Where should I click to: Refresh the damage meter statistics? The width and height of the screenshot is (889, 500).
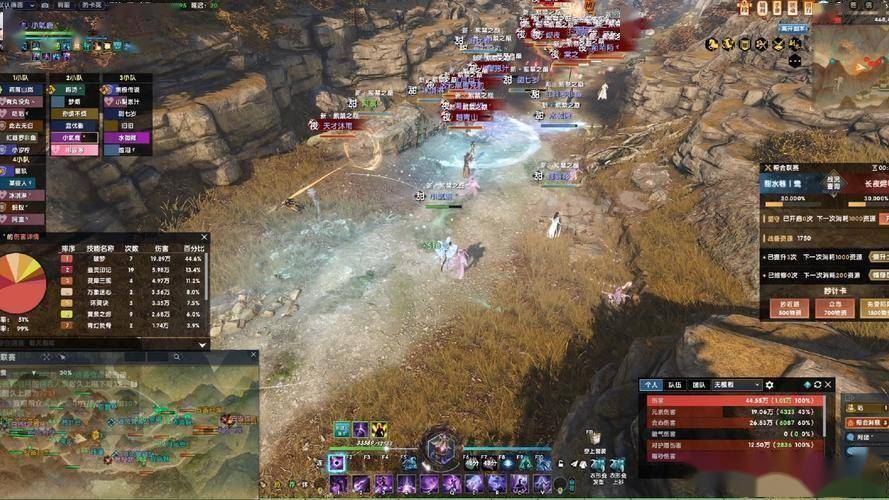[816, 384]
